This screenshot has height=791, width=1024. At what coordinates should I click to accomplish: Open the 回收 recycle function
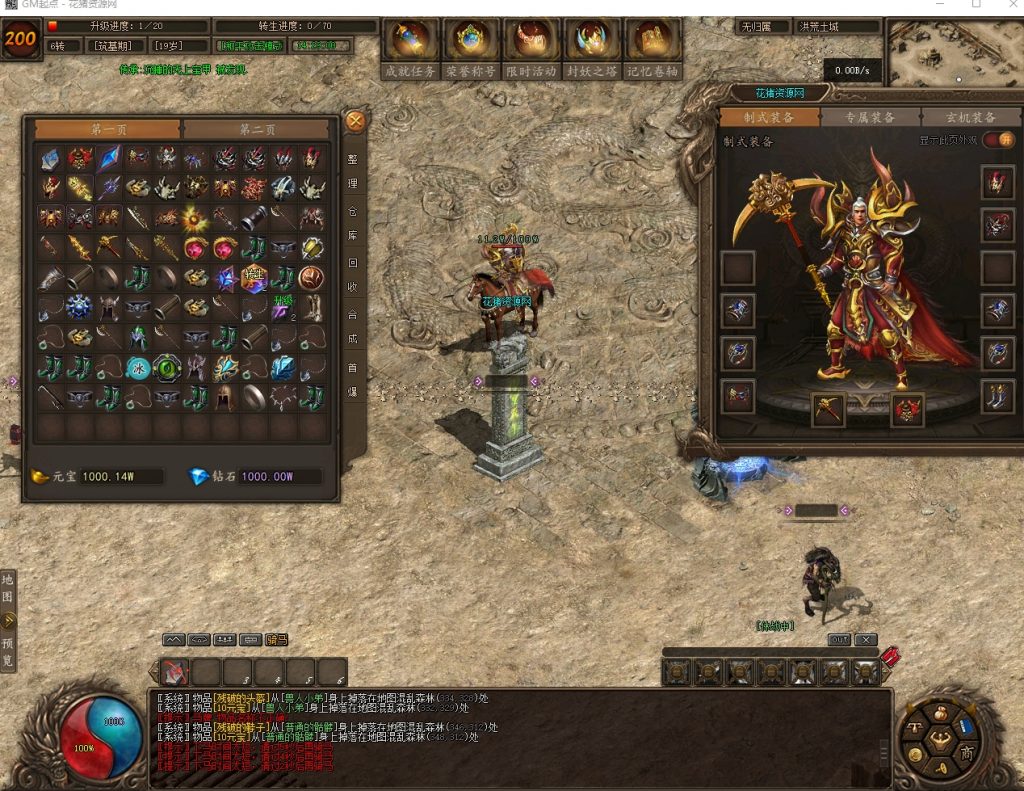click(352, 276)
